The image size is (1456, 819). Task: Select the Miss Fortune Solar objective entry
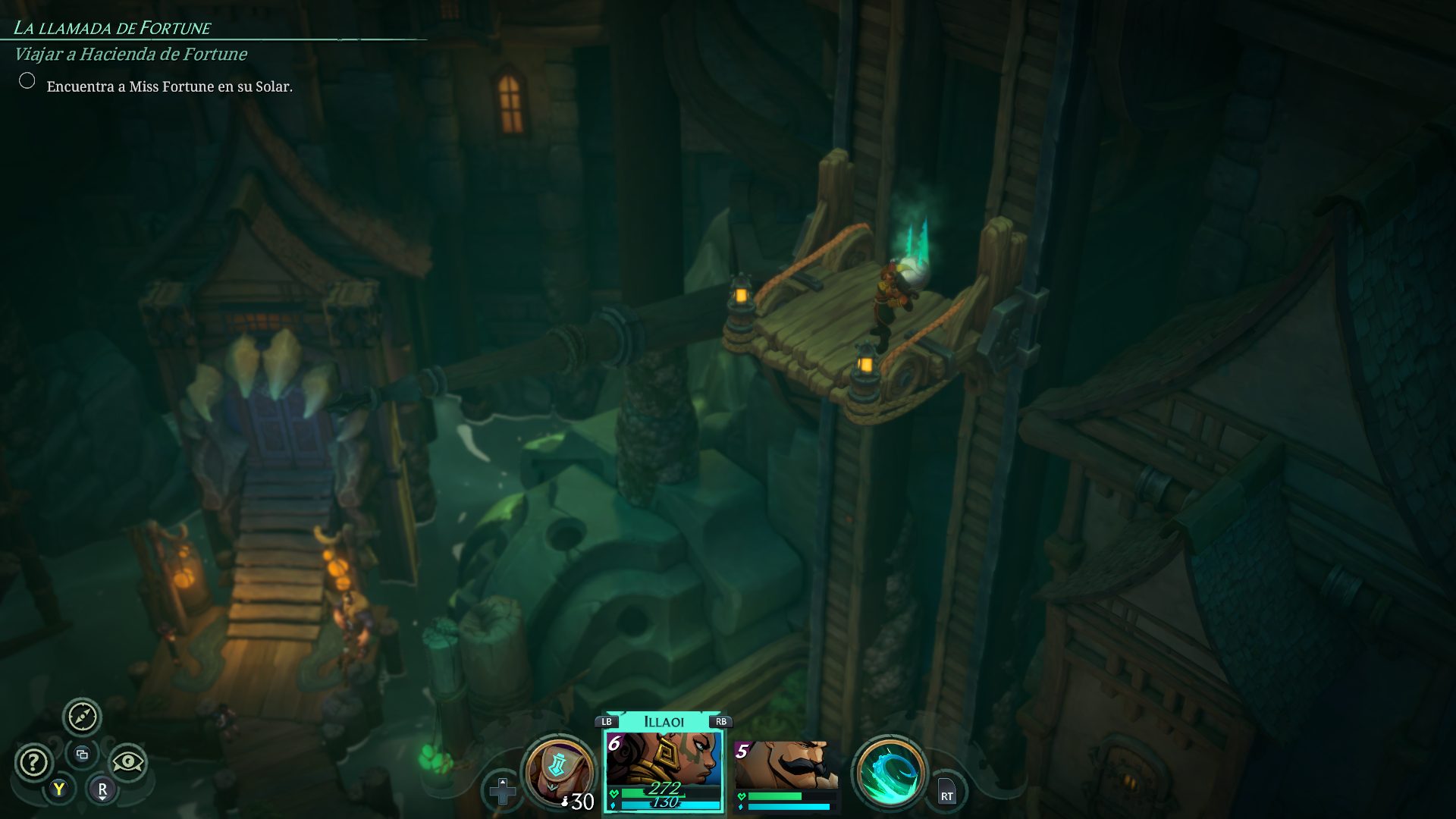[169, 86]
